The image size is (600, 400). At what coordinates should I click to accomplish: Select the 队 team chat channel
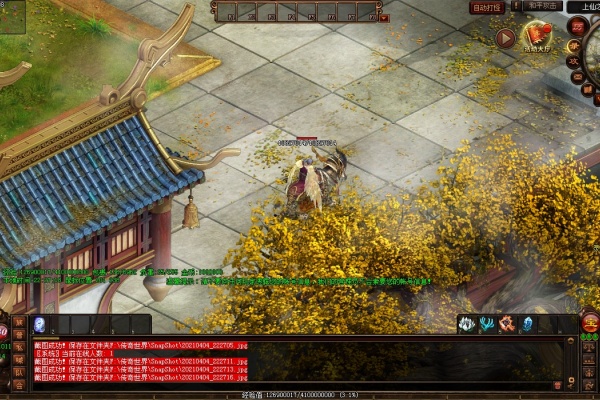18,372
